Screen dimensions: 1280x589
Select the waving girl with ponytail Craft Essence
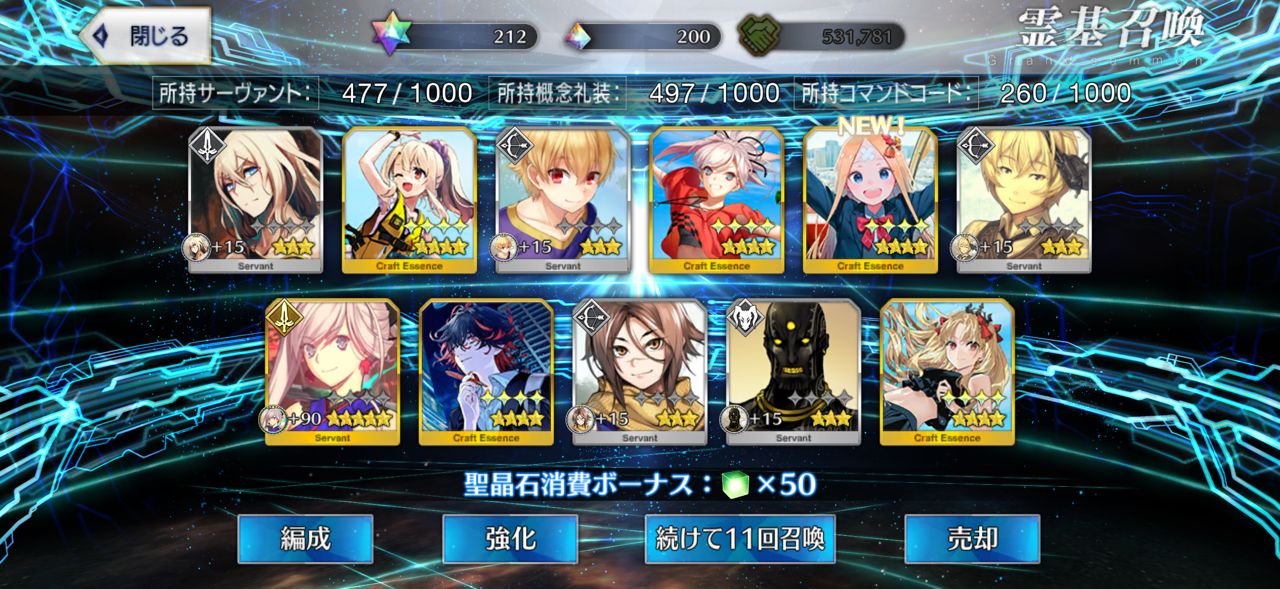point(409,200)
